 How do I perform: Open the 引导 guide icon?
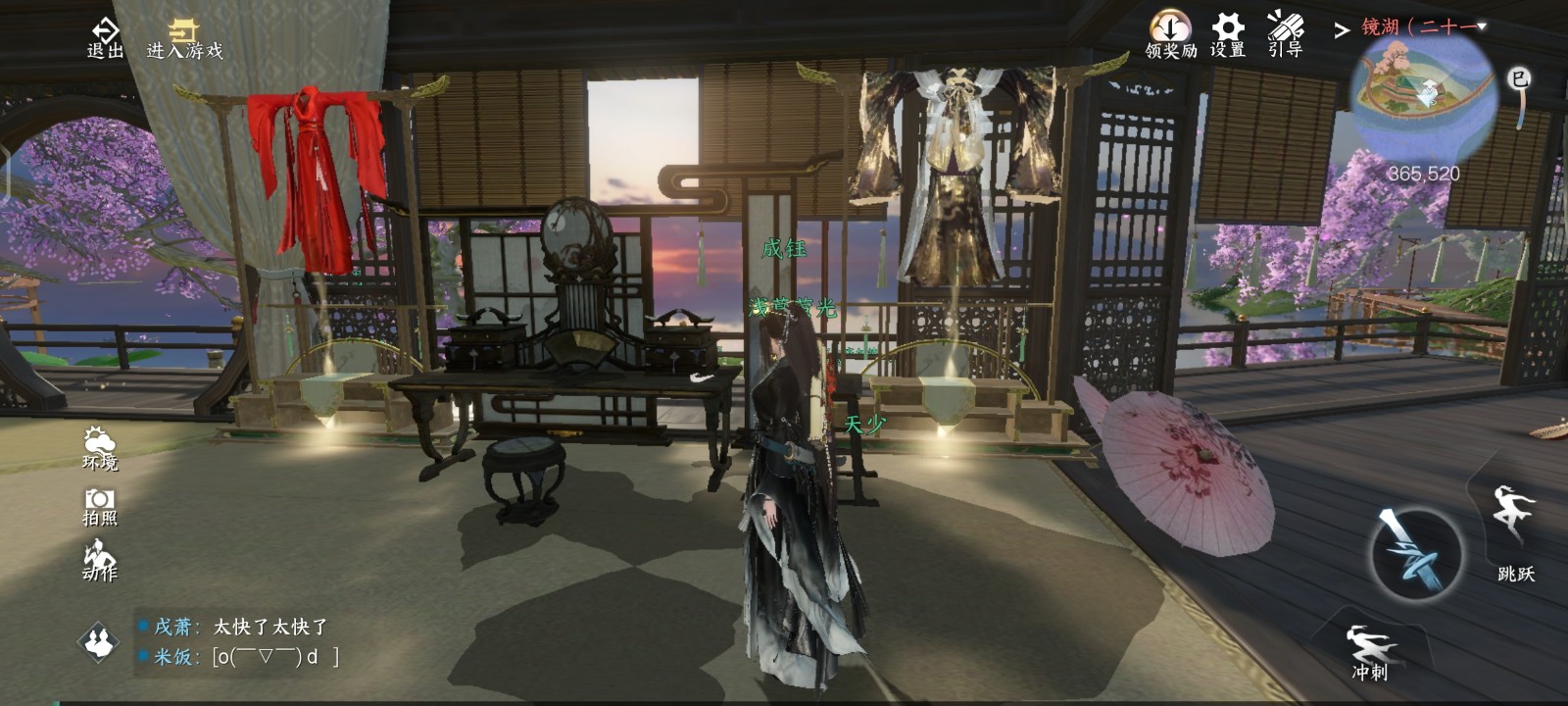(x=1285, y=34)
